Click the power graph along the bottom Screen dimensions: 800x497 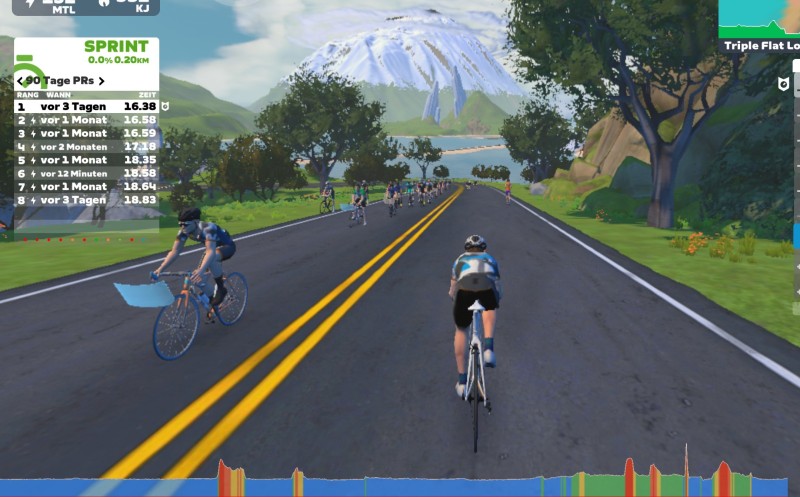(x=400, y=480)
